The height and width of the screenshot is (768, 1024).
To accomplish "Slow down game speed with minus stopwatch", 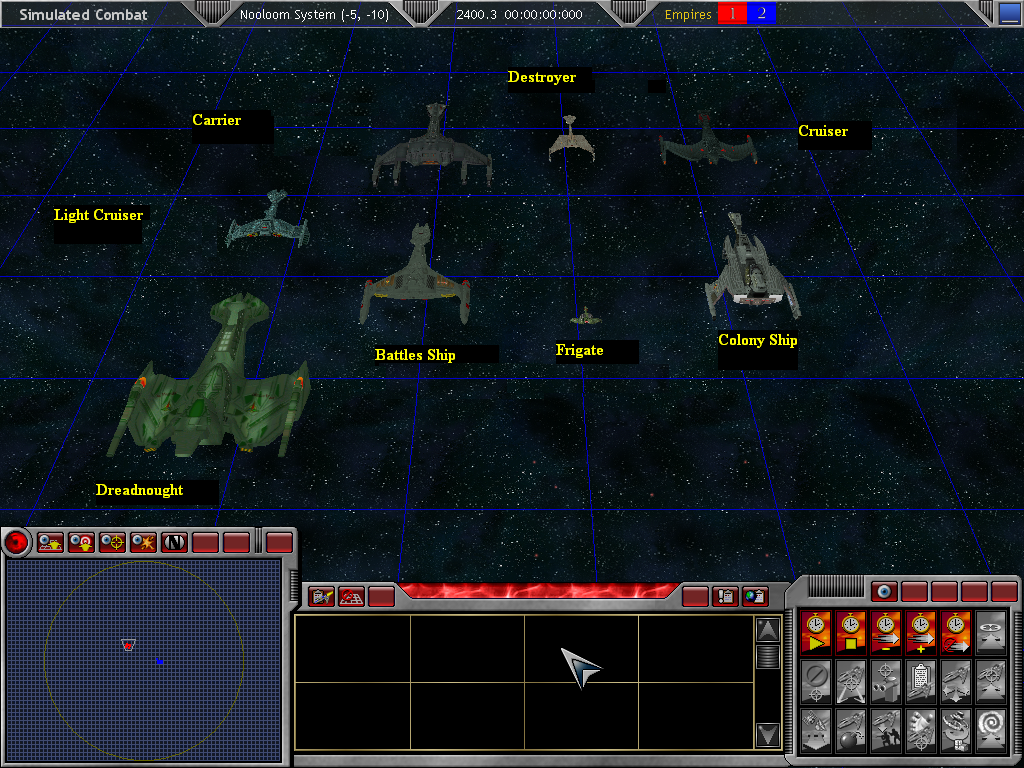I will [887, 633].
